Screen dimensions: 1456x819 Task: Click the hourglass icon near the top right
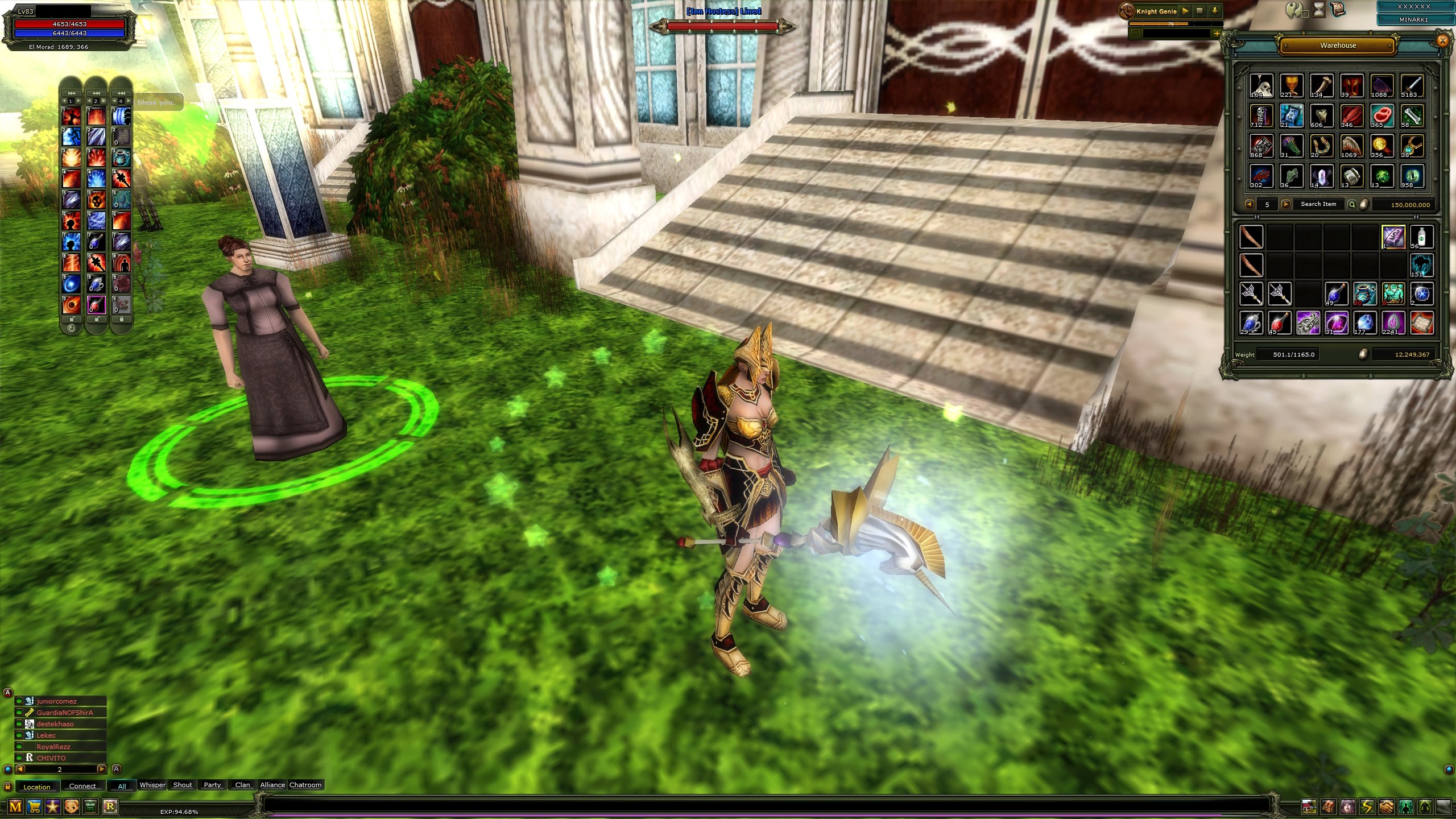coord(1319,10)
